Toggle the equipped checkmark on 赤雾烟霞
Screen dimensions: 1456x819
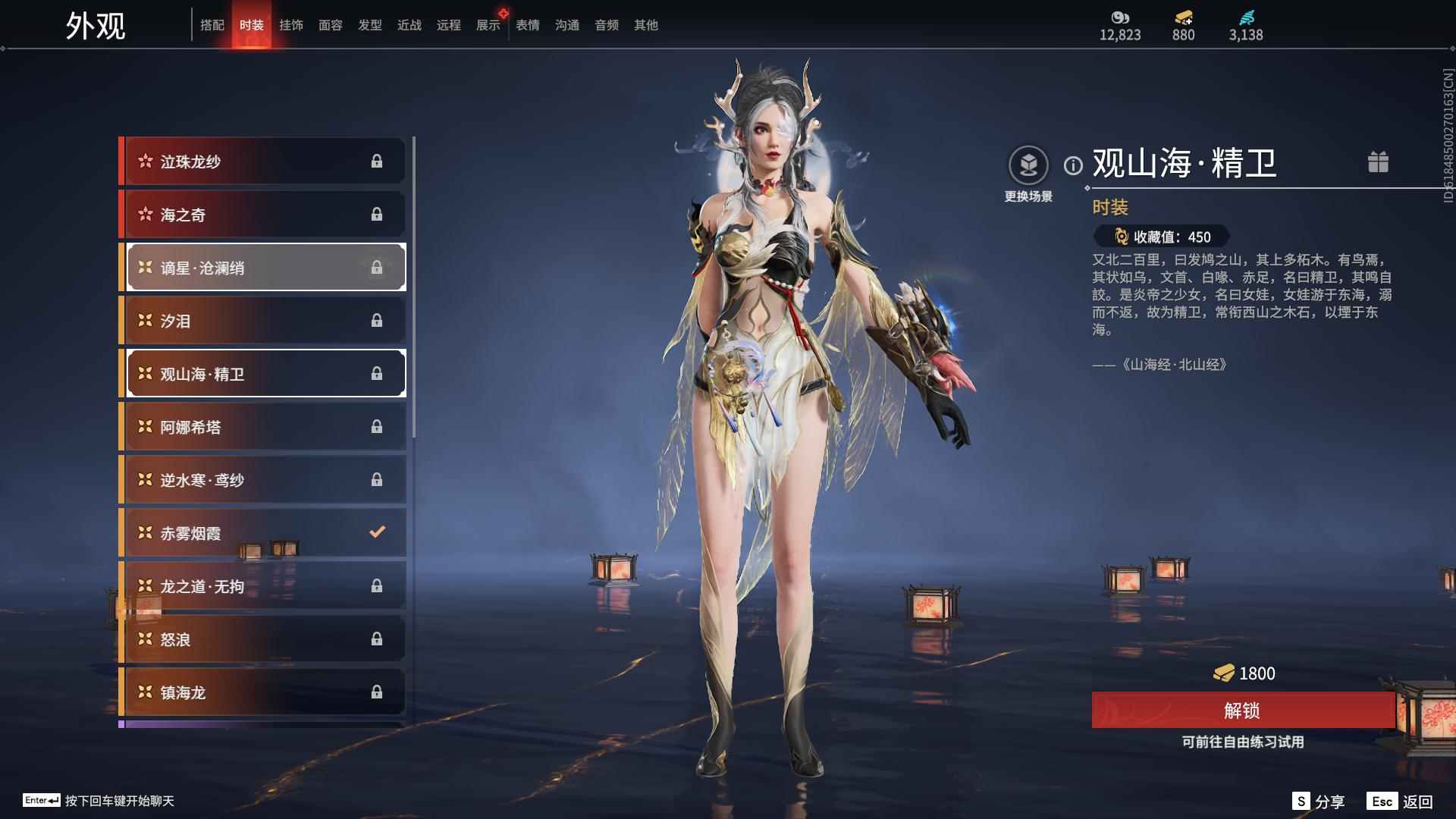pyautogui.click(x=378, y=532)
